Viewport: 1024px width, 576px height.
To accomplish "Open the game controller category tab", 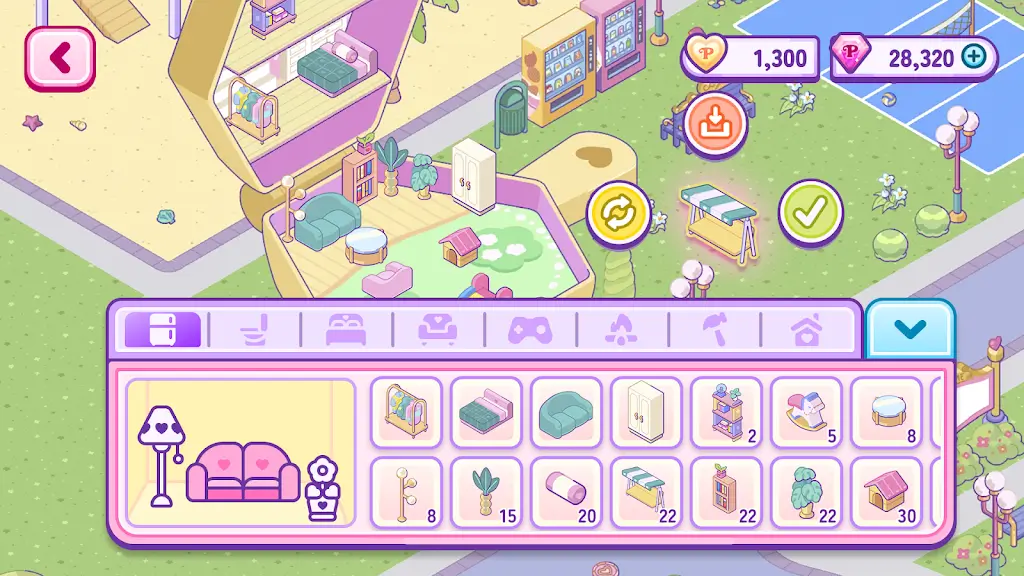I will tap(530, 330).
